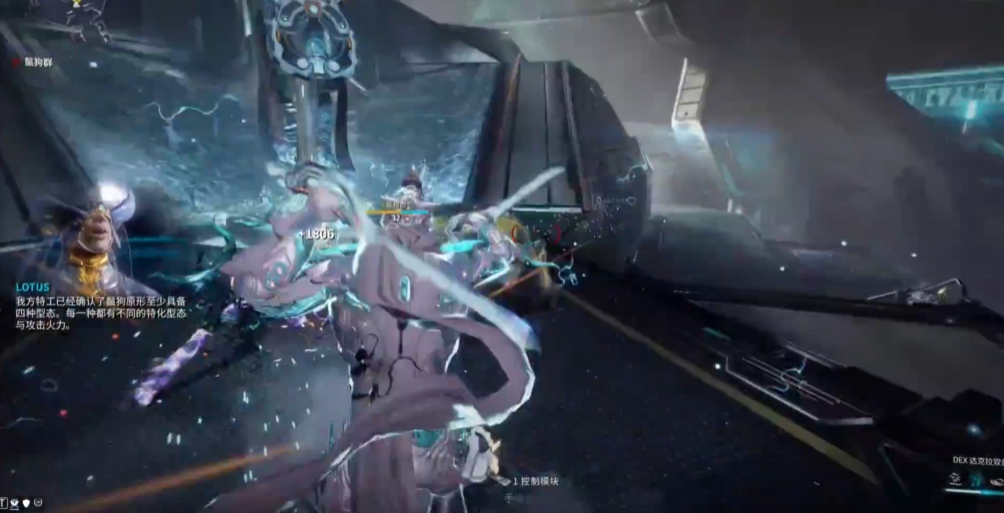Select the DEX weapon name label
The image size is (1004, 513).
[x=977, y=461]
